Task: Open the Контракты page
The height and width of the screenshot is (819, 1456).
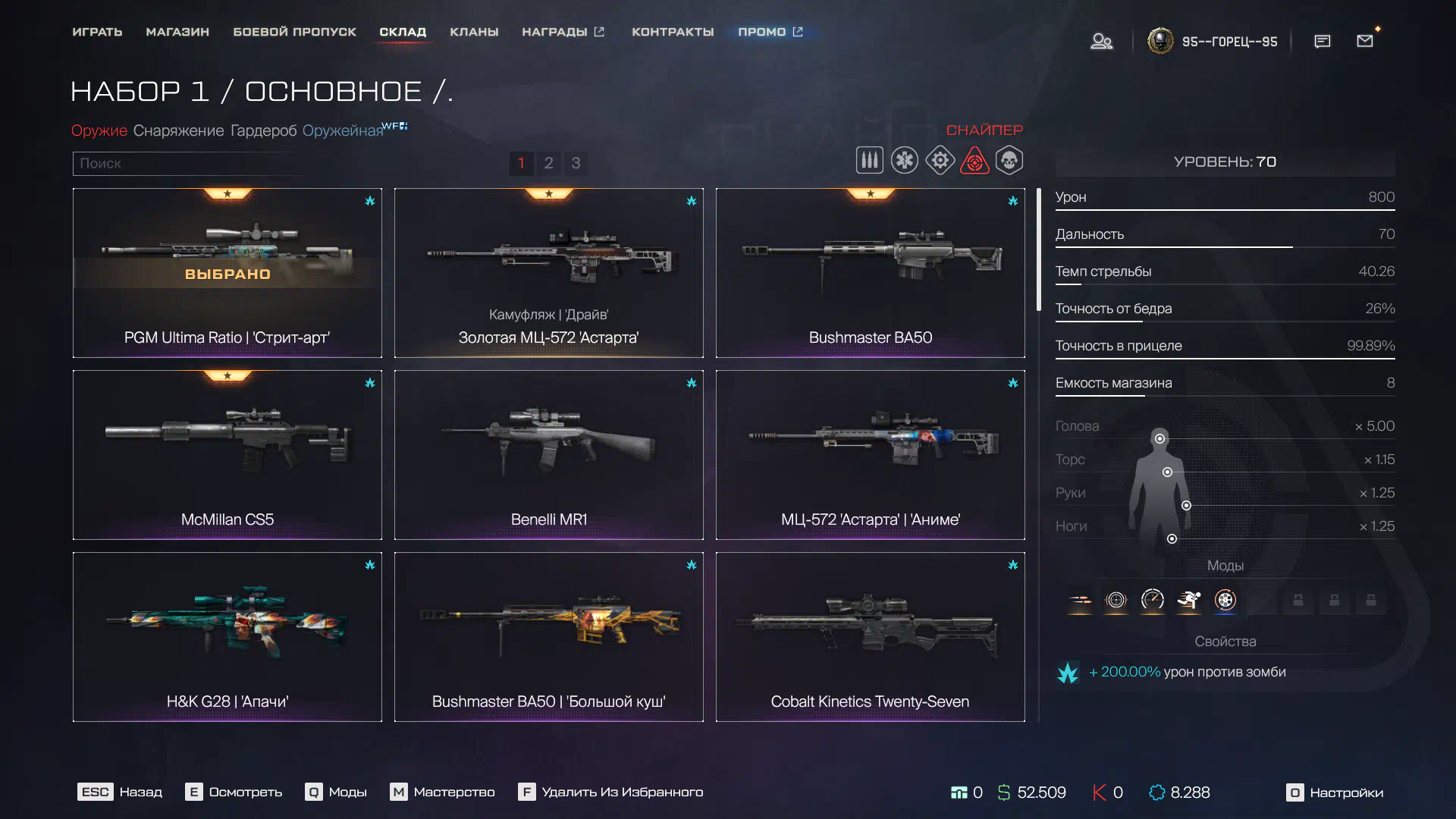Action: tap(673, 32)
